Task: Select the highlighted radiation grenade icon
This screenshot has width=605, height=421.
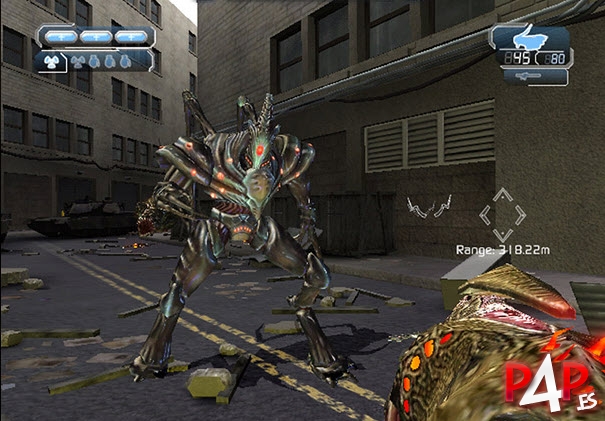Action: (50, 60)
